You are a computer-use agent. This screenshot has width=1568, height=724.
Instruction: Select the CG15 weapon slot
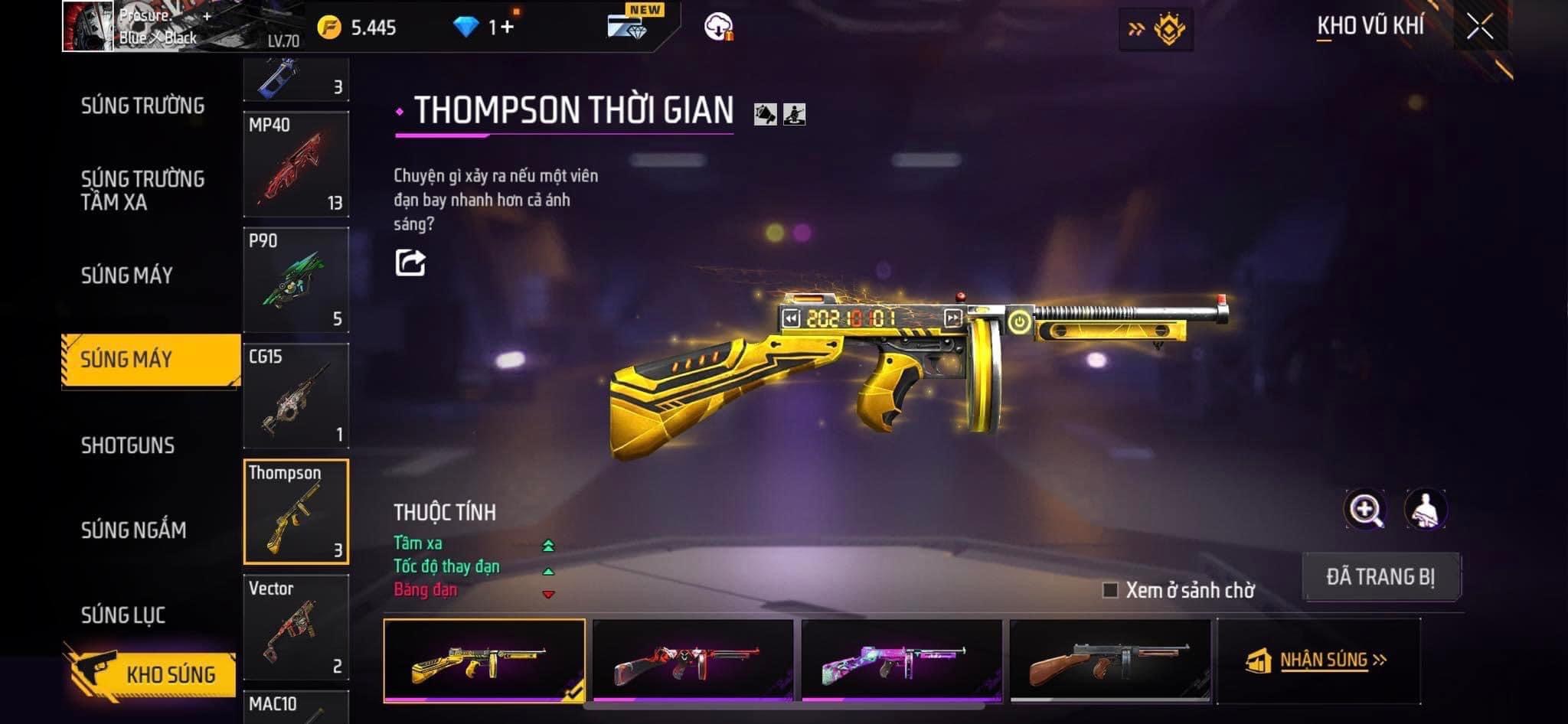point(296,396)
